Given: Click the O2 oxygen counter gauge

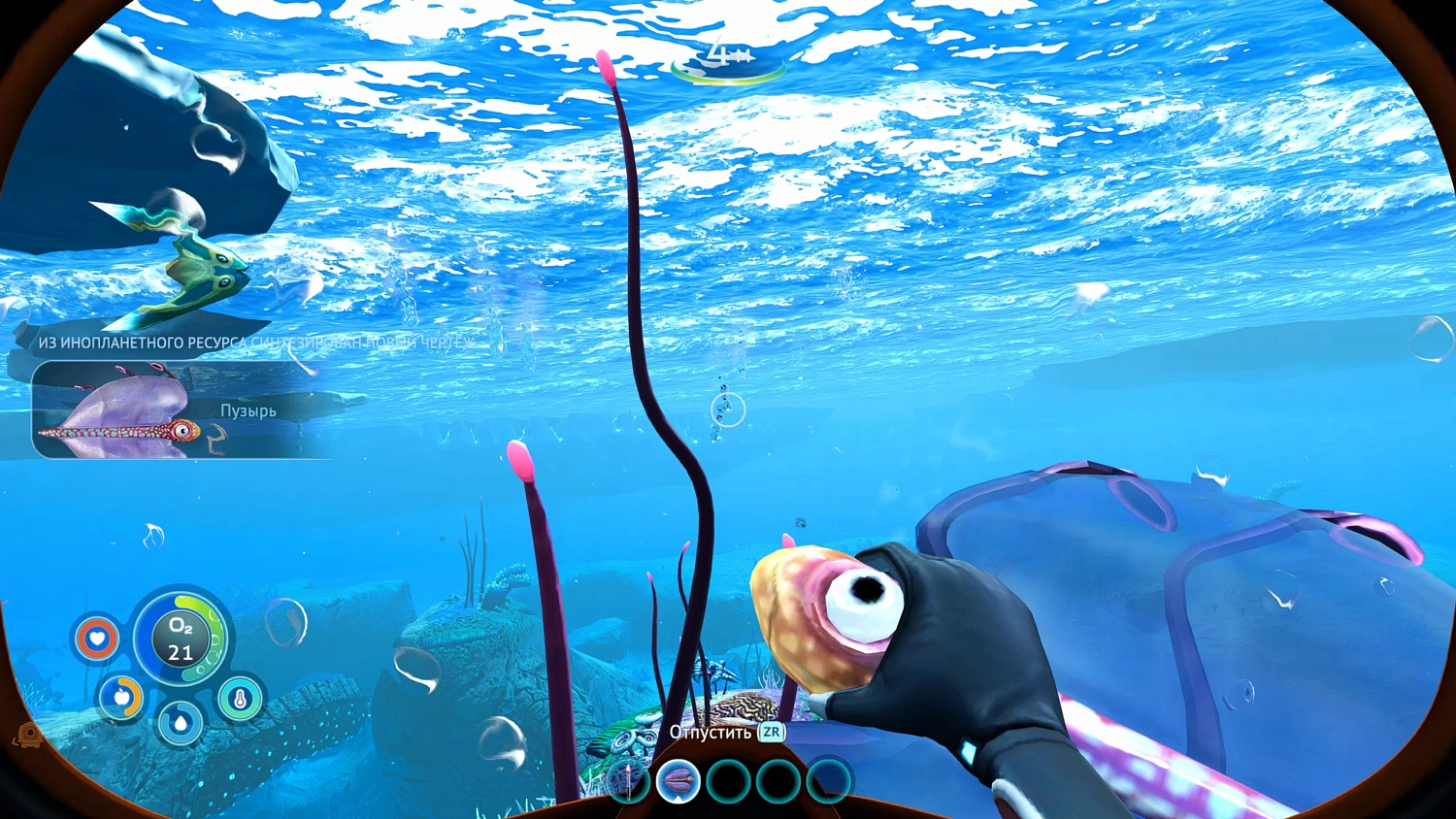Looking at the screenshot, I should pos(180,639).
